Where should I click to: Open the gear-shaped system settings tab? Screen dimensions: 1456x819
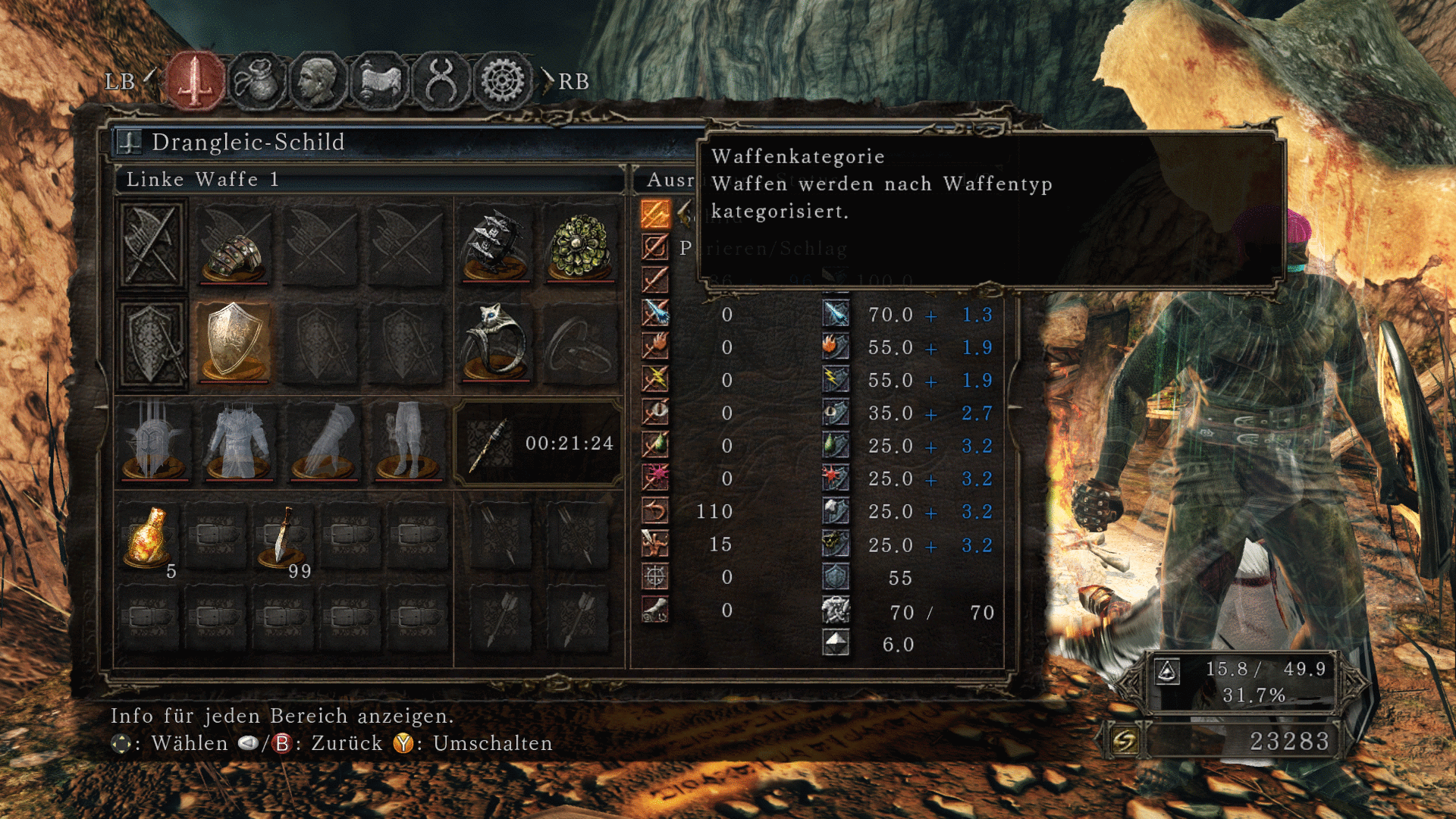tap(502, 80)
